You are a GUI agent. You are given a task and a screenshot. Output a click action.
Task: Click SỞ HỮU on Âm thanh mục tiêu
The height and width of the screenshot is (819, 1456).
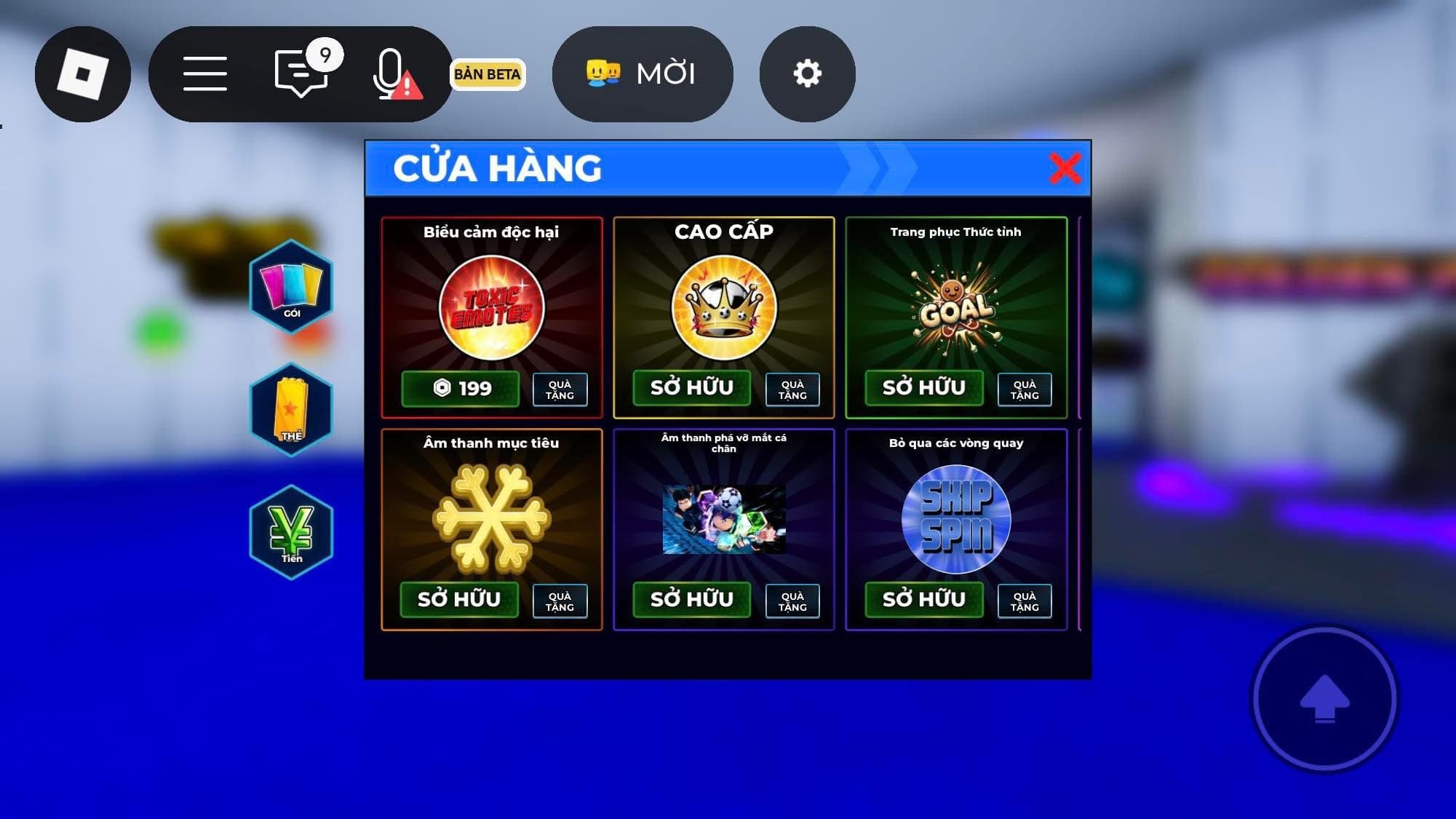tap(461, 599)
